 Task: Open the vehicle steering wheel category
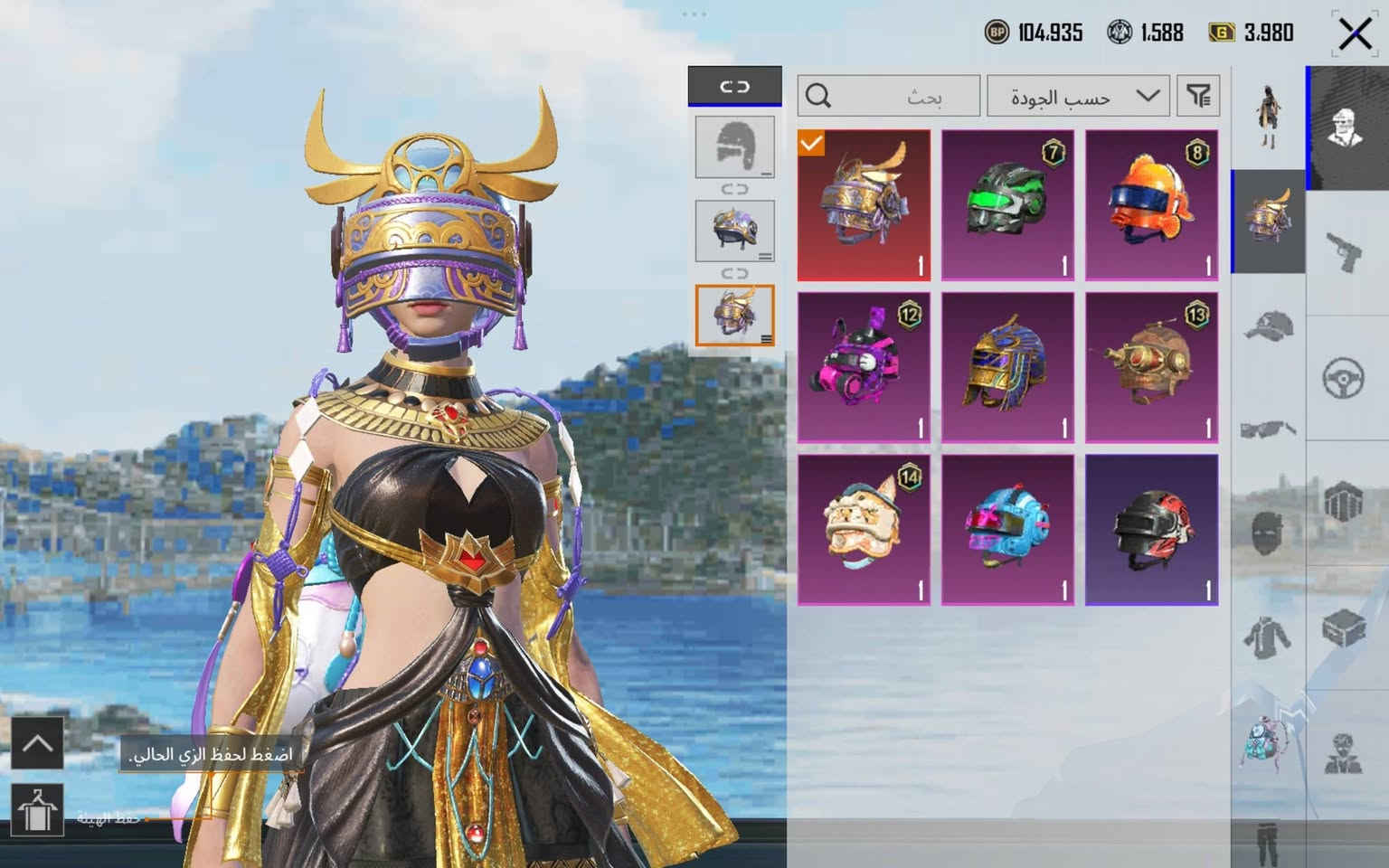point(1345,377)
